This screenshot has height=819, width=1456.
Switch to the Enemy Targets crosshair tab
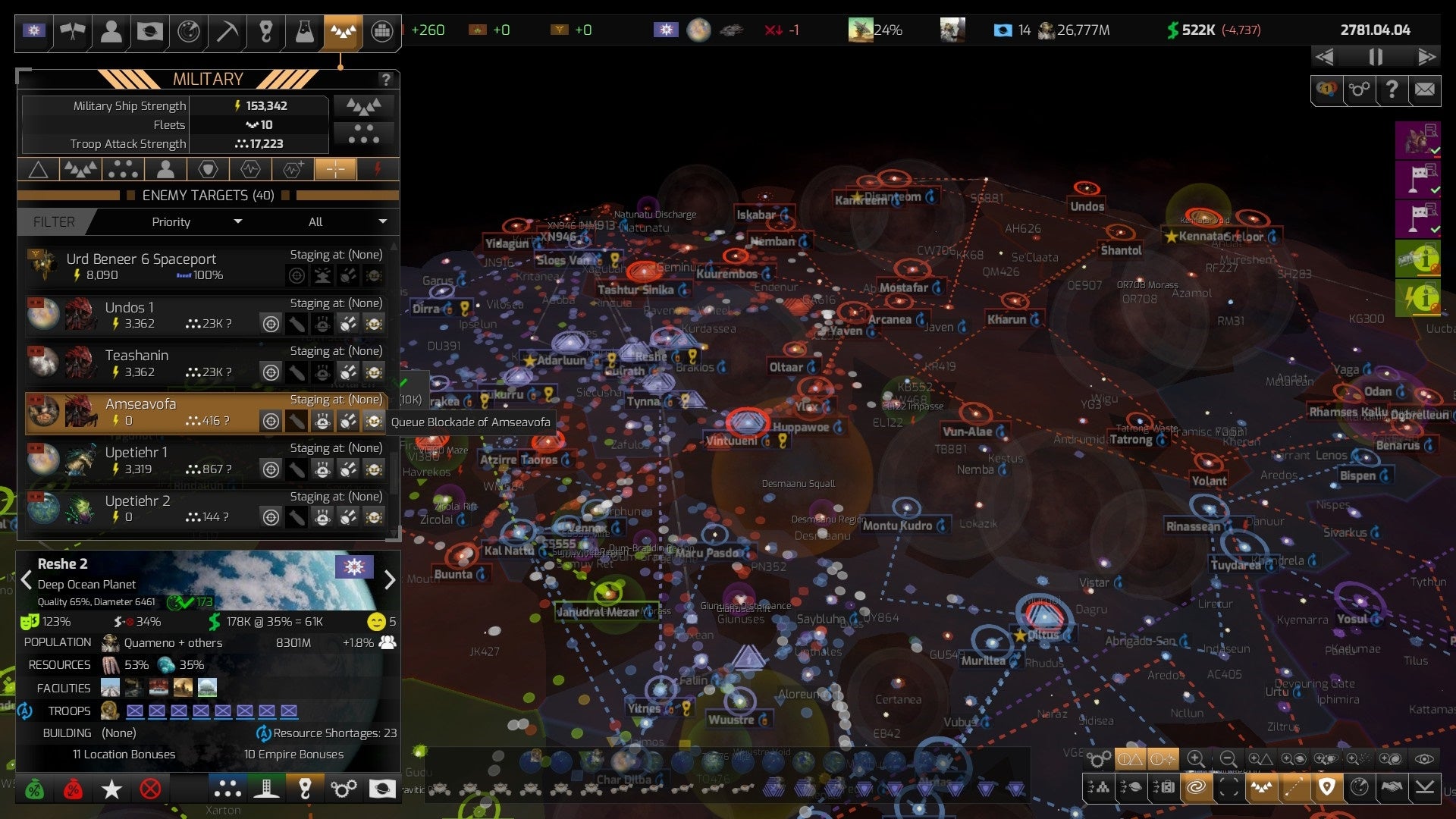point(334,168)
